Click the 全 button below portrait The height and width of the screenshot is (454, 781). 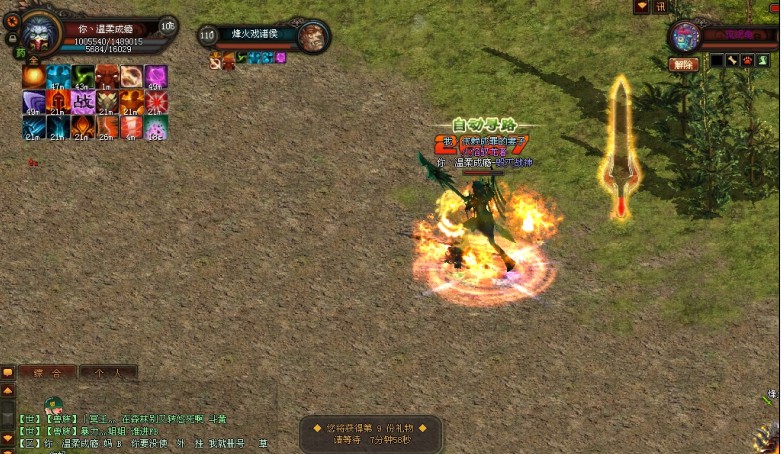tap(33, 60)
